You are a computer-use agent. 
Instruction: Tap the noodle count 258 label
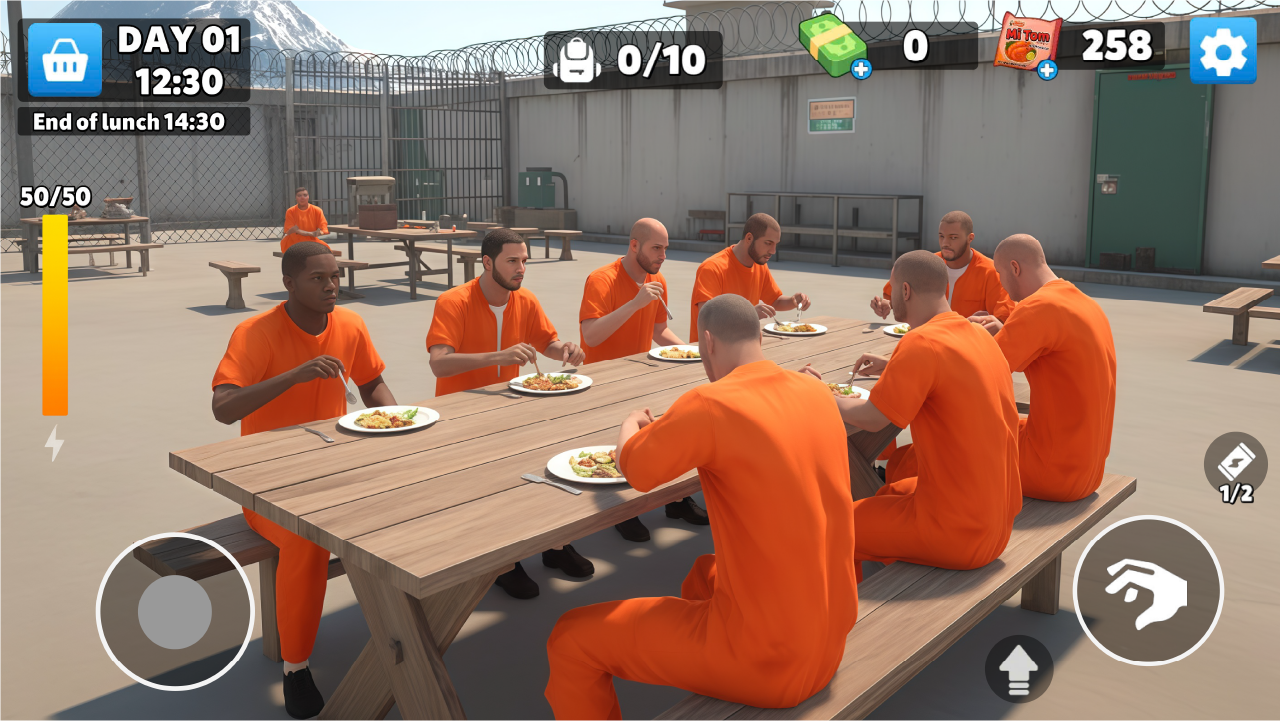pyautogui.click(x=1122, y=47)
